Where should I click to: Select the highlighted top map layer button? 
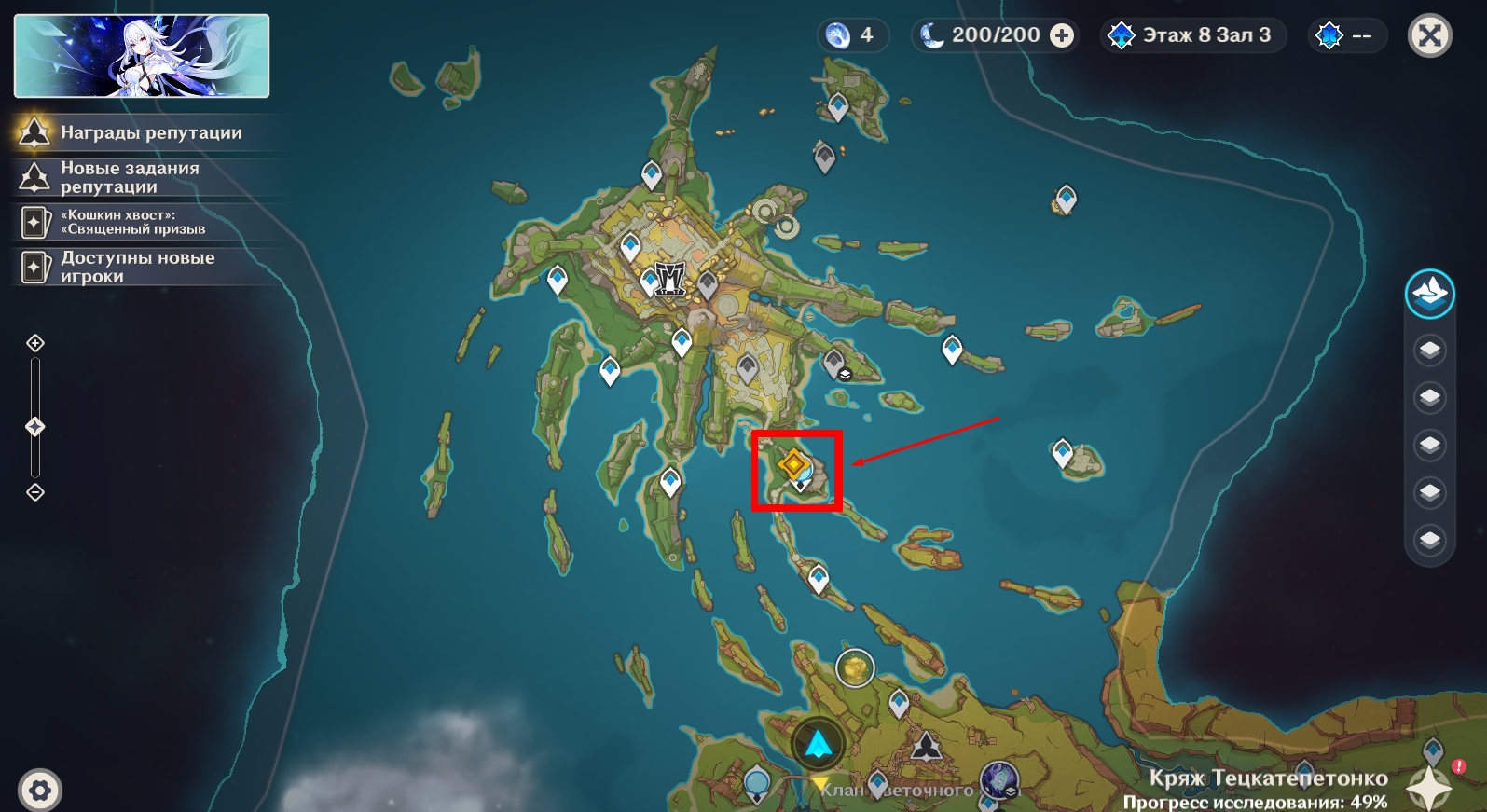click(1429, 295)
